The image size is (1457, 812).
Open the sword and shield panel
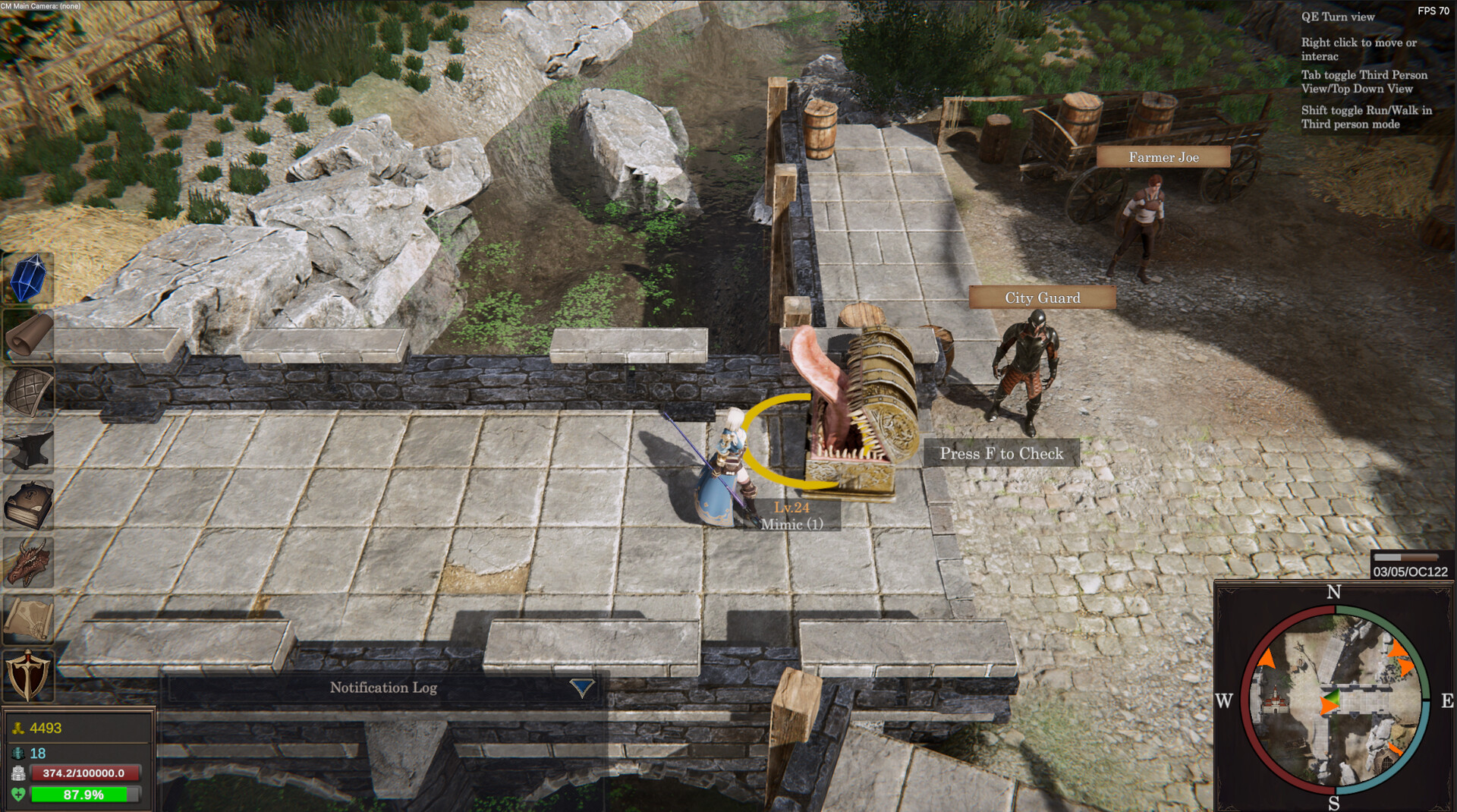point(28,675)
